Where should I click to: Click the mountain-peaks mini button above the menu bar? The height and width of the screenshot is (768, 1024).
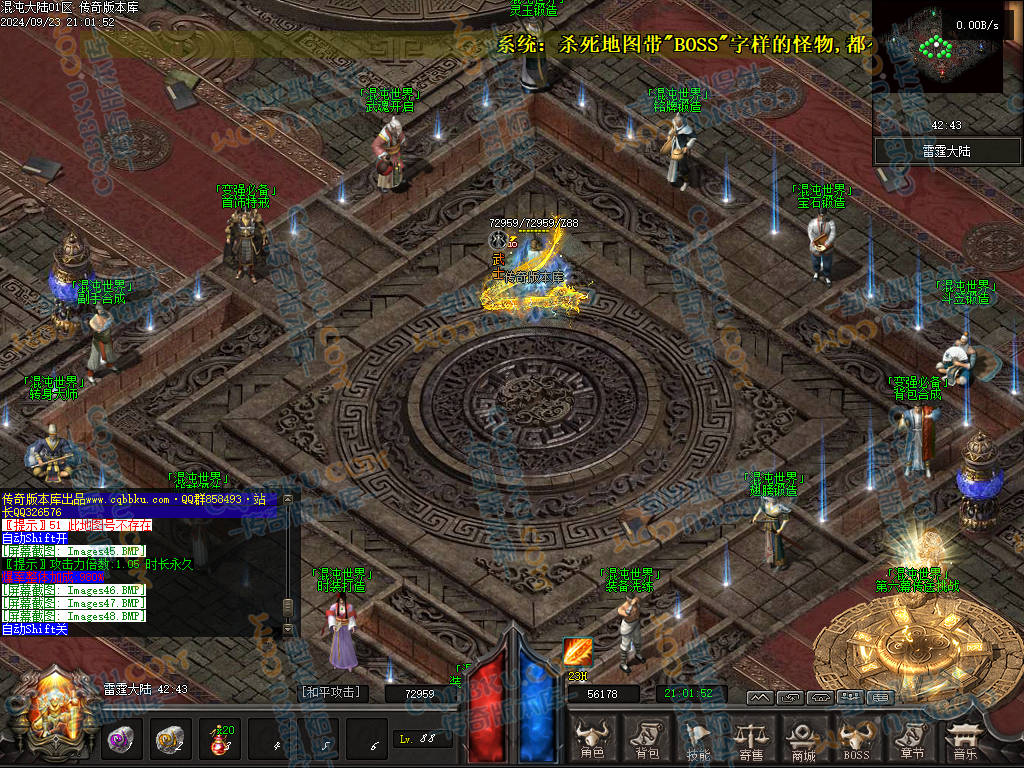pyautogui.click(x=760, y=697)
